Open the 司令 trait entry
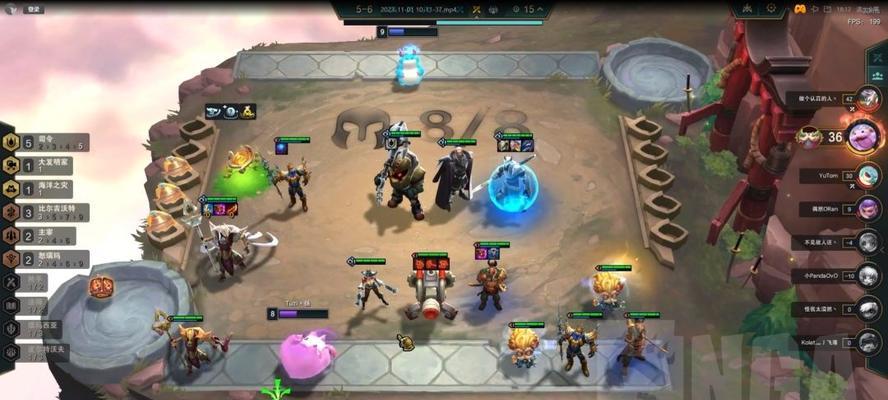Viewport: 888px width, 400px height. tap(45, 142)
